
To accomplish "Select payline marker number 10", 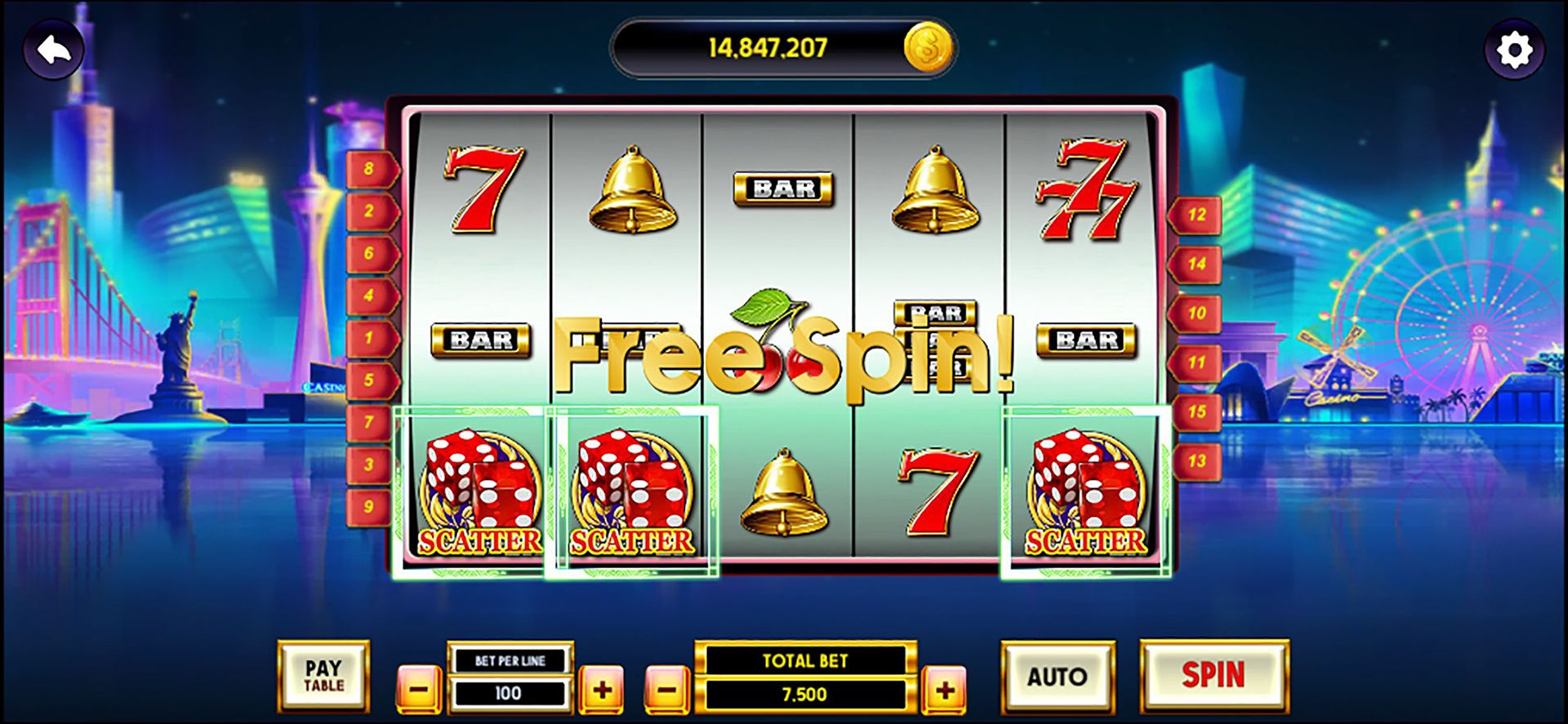I will tap(1196, 313).
